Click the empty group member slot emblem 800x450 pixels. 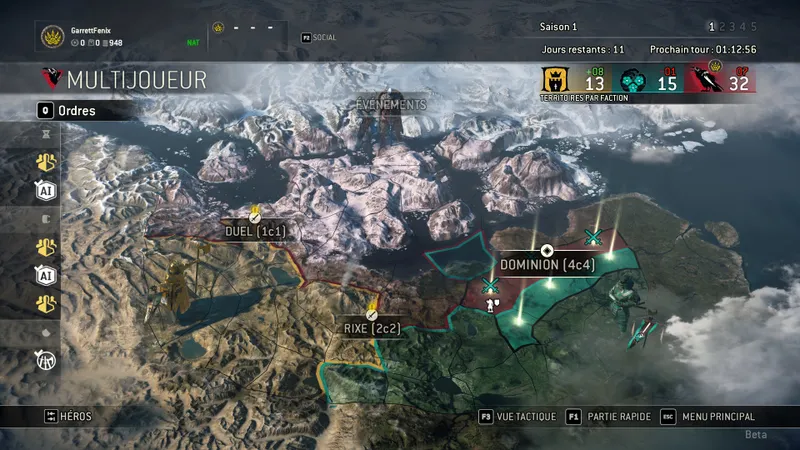pyautogui.click(x=219, y=28)
